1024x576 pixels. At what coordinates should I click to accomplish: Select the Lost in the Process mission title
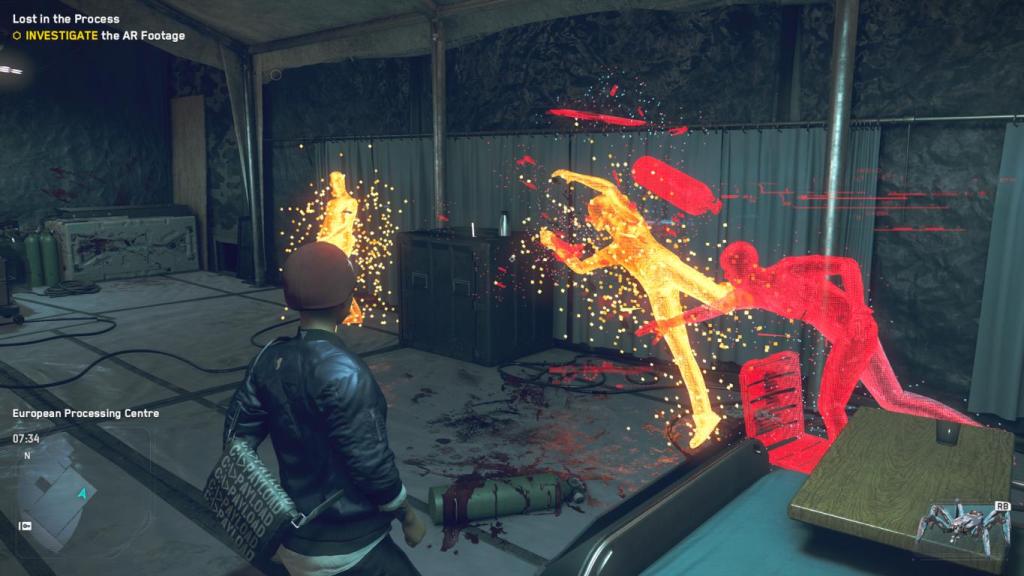[66, 19]
